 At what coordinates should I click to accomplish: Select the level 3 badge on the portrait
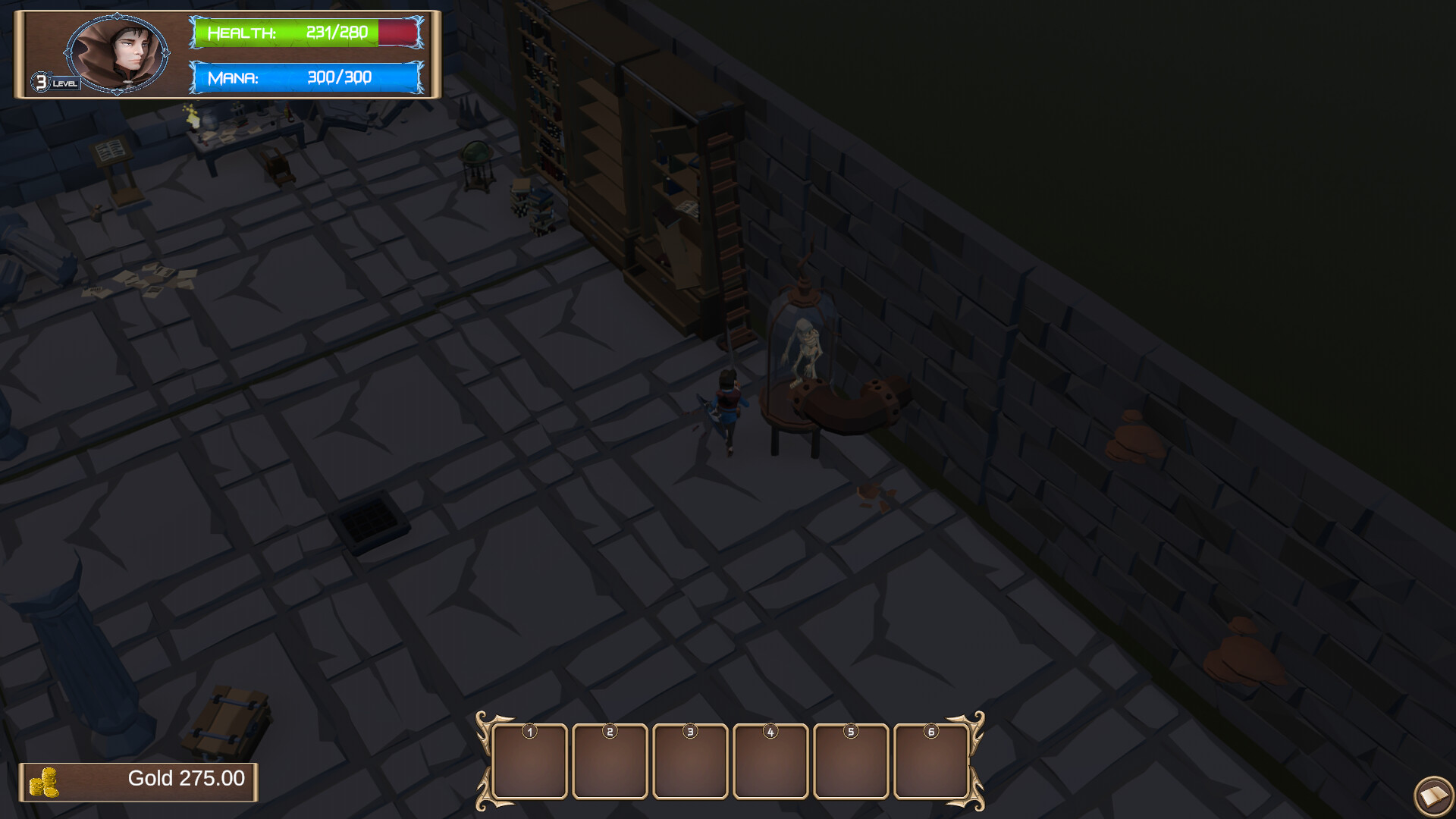coord(42,81)
